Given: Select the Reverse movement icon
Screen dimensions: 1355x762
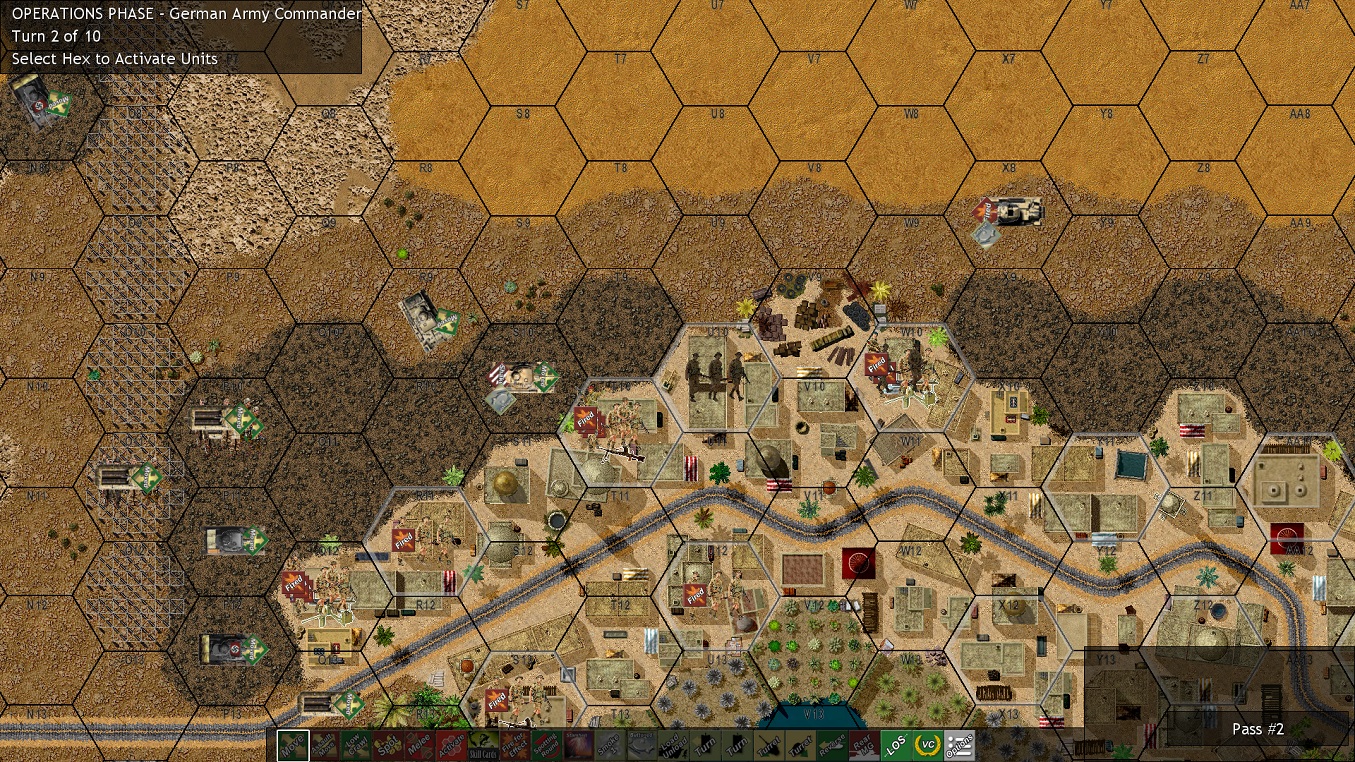Looking at the screenshot, I should pyautogui.click(x=831, y=745).
